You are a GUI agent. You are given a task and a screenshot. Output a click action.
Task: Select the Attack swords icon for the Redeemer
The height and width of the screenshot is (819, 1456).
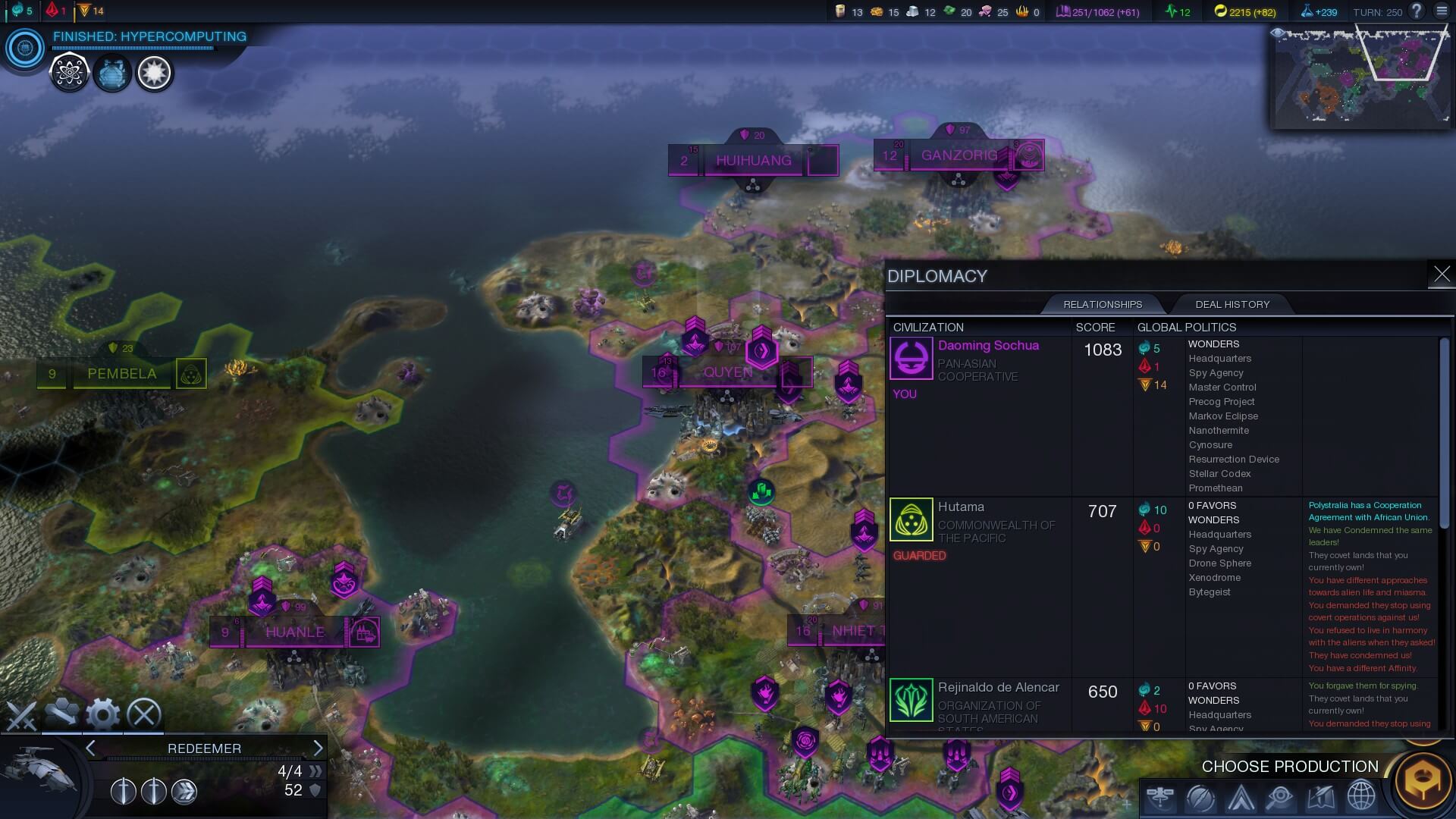(23, 714)
